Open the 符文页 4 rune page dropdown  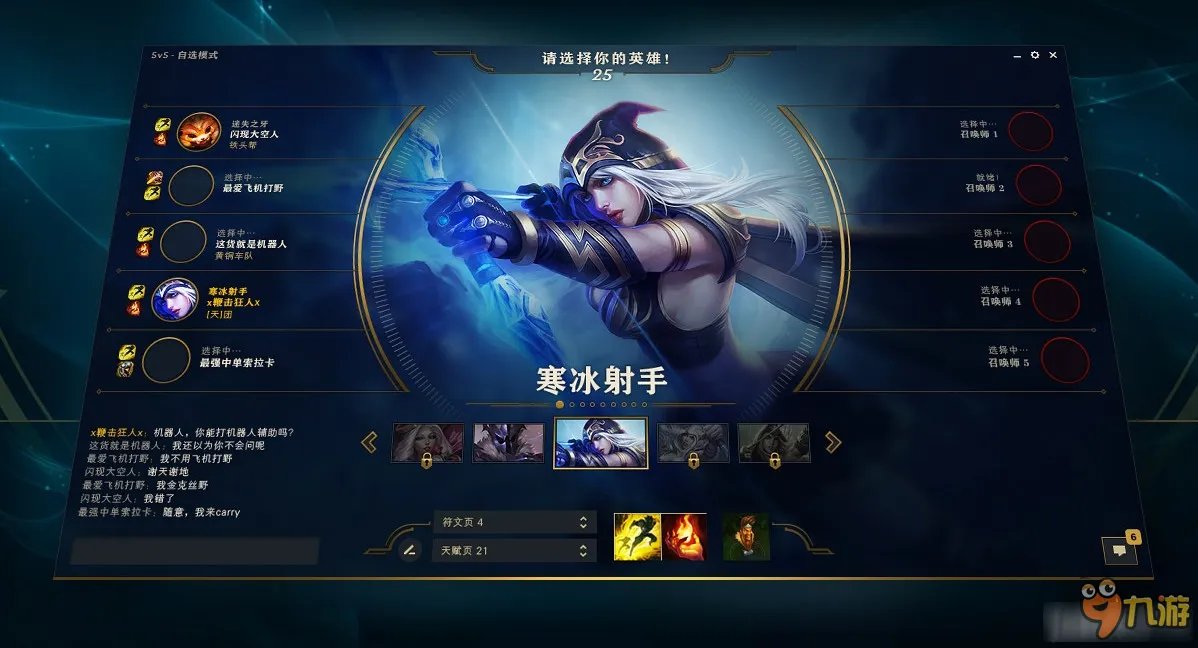click(x=514, y=522)
